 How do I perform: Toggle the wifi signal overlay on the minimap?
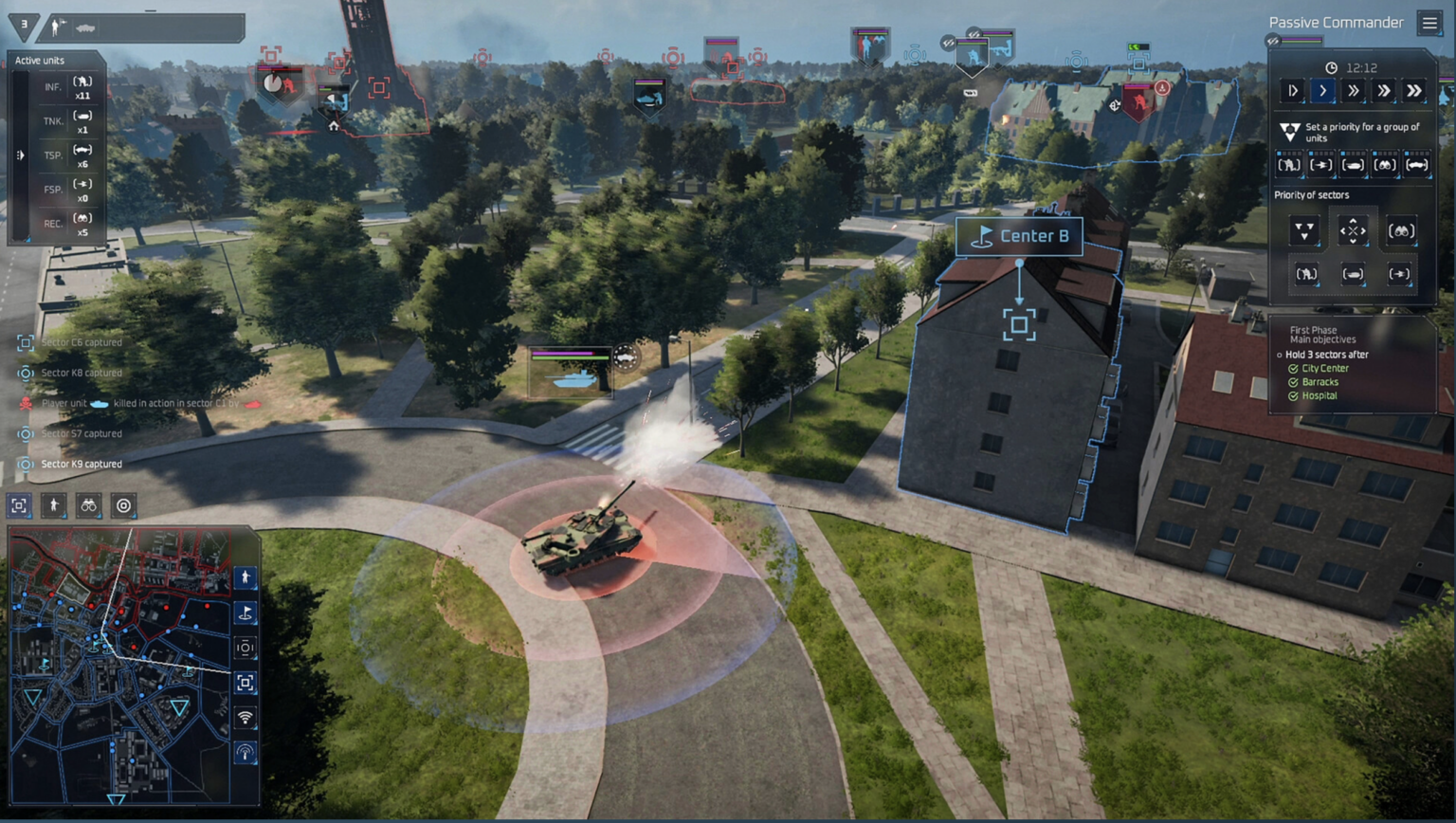[245, 717]
